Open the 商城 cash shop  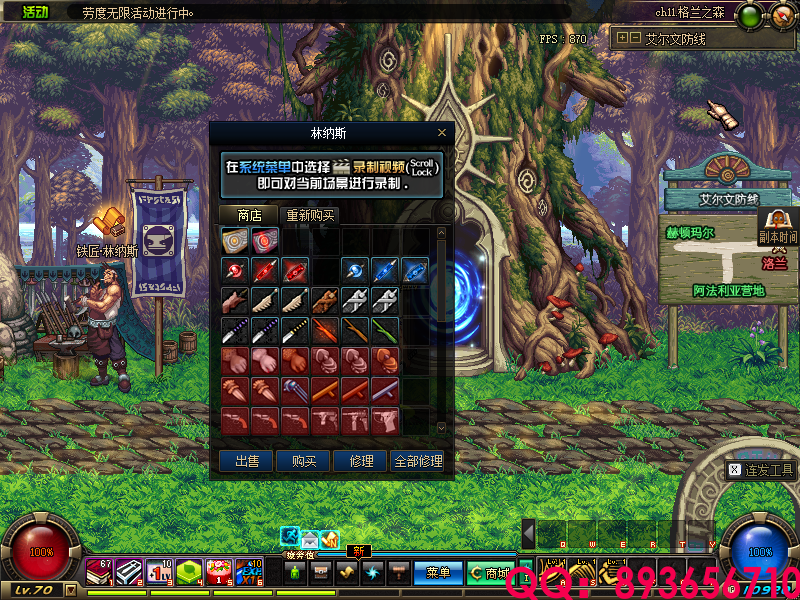(490, 573)
